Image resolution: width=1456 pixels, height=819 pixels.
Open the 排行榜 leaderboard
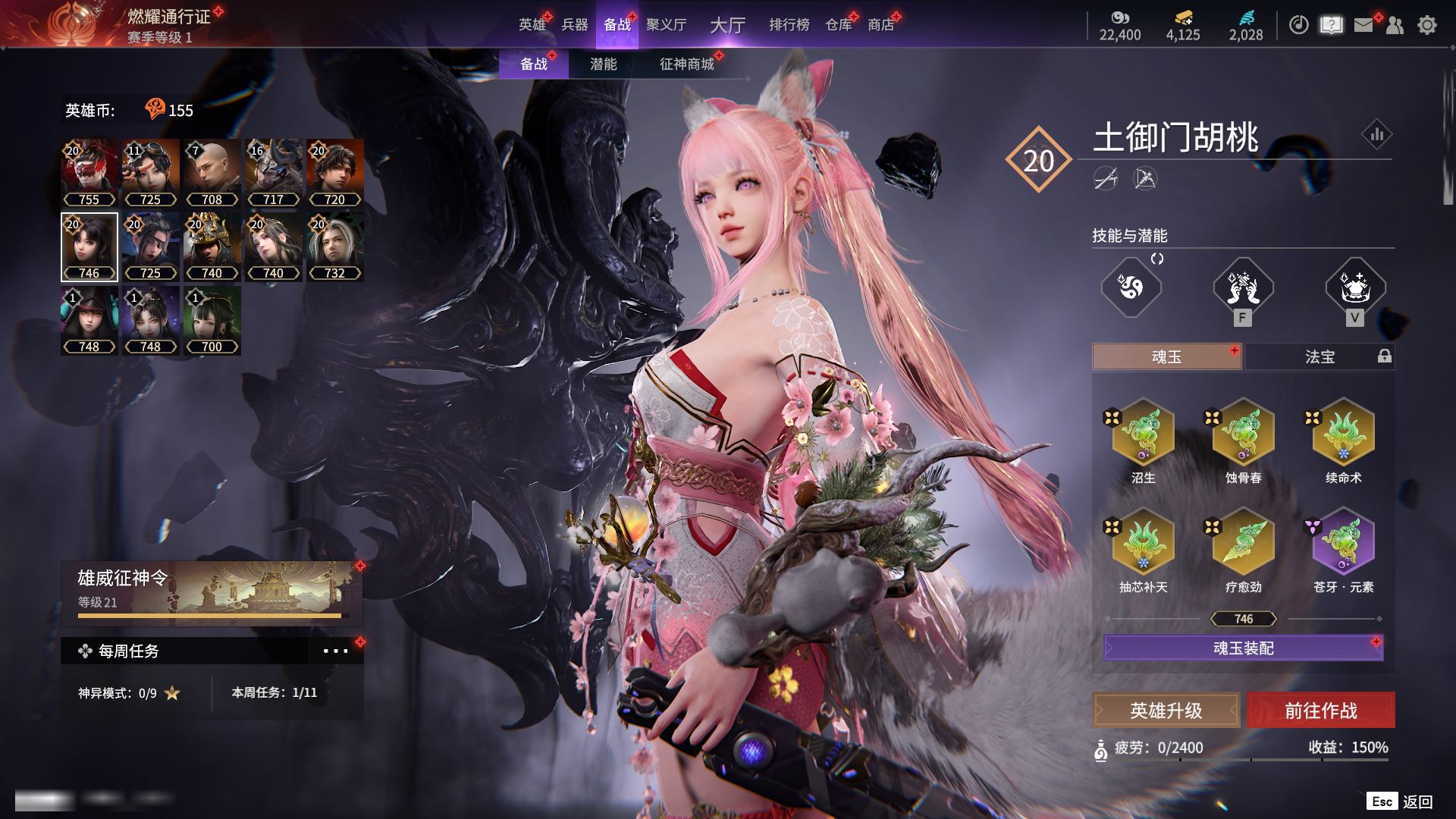pos(789,25)
